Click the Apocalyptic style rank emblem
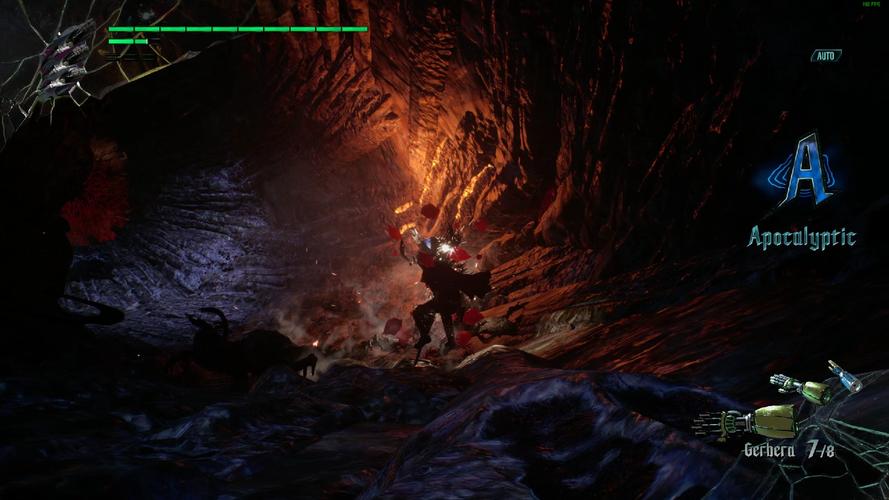 (x=804, y=172)
